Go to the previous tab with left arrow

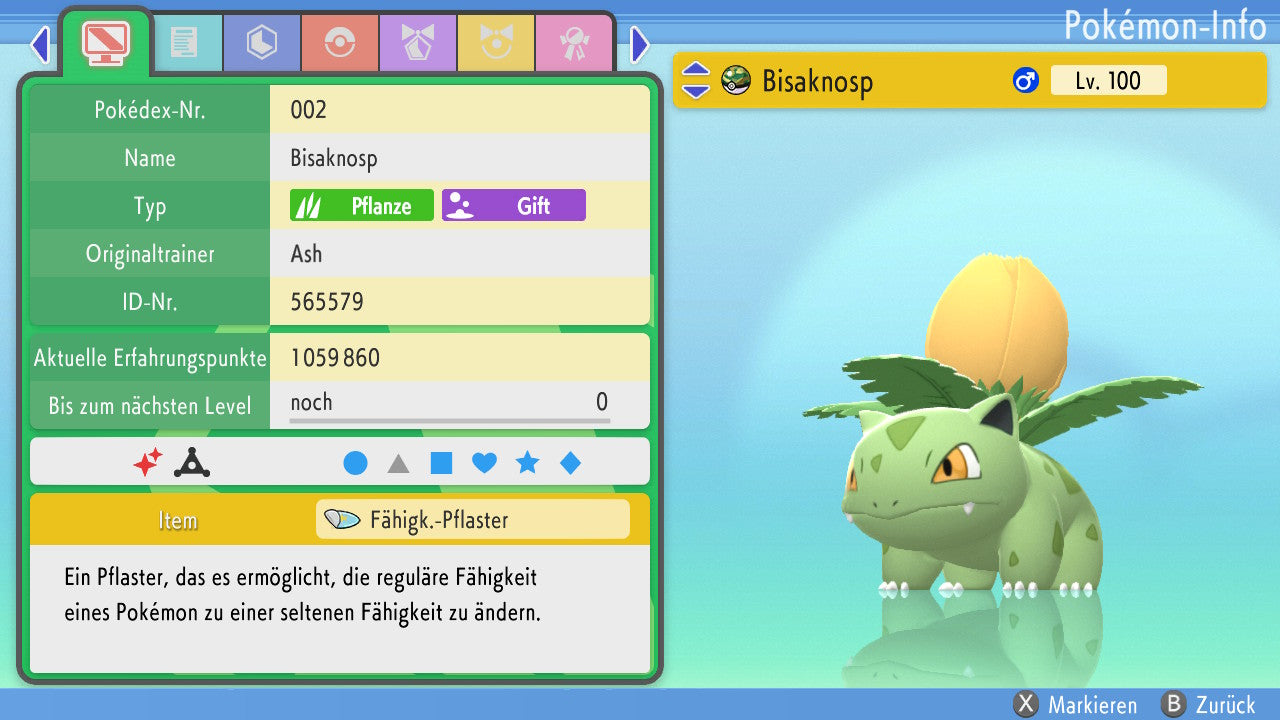40,44
